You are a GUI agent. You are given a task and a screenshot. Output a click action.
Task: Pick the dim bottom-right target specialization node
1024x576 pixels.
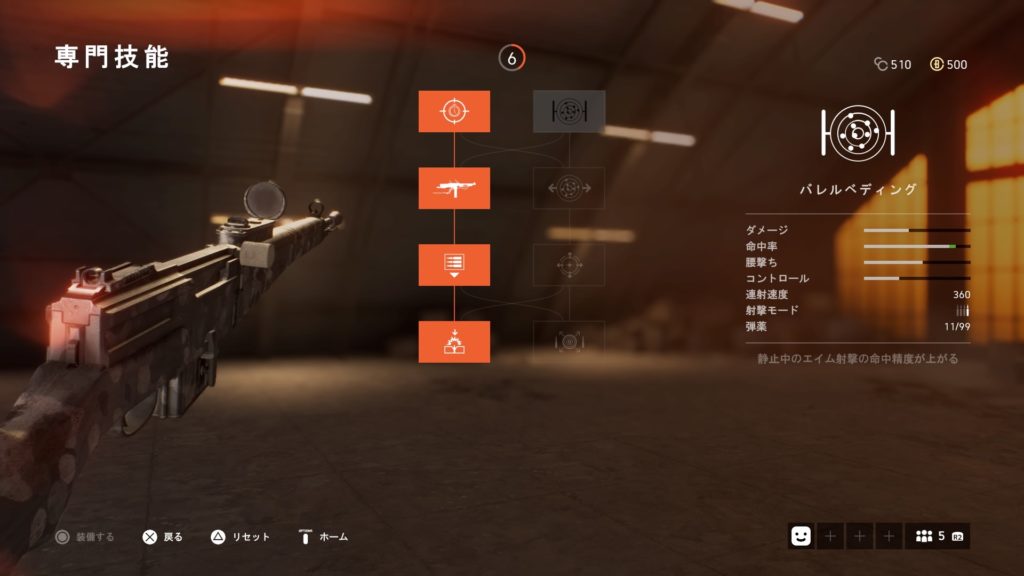click(569, 342)
